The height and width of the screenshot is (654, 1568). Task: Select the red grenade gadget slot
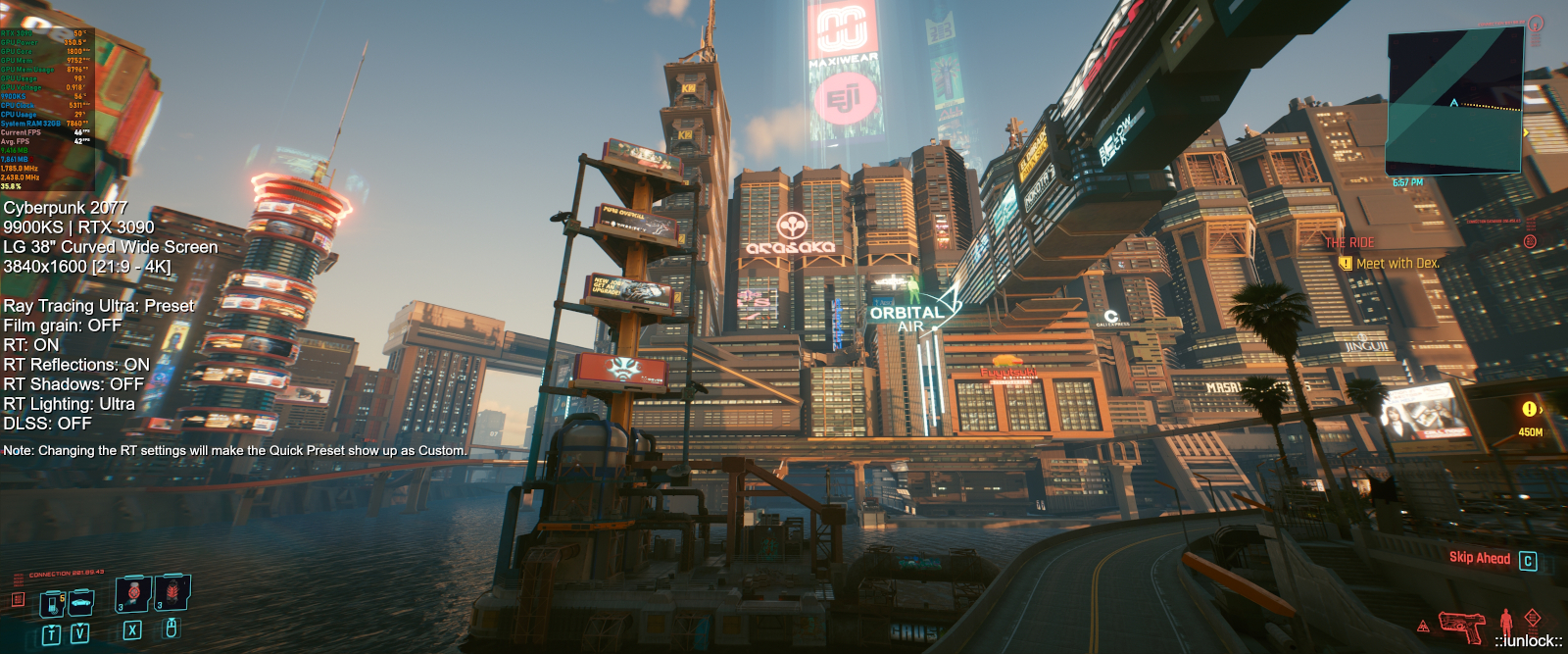pyautogui.click(x=171, y=591)
